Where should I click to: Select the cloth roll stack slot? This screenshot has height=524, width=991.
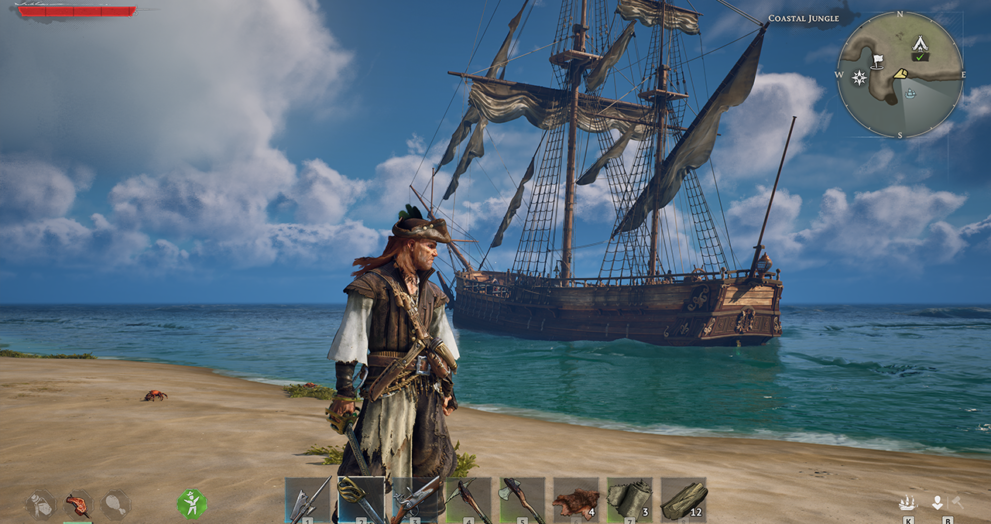point(630,499)
